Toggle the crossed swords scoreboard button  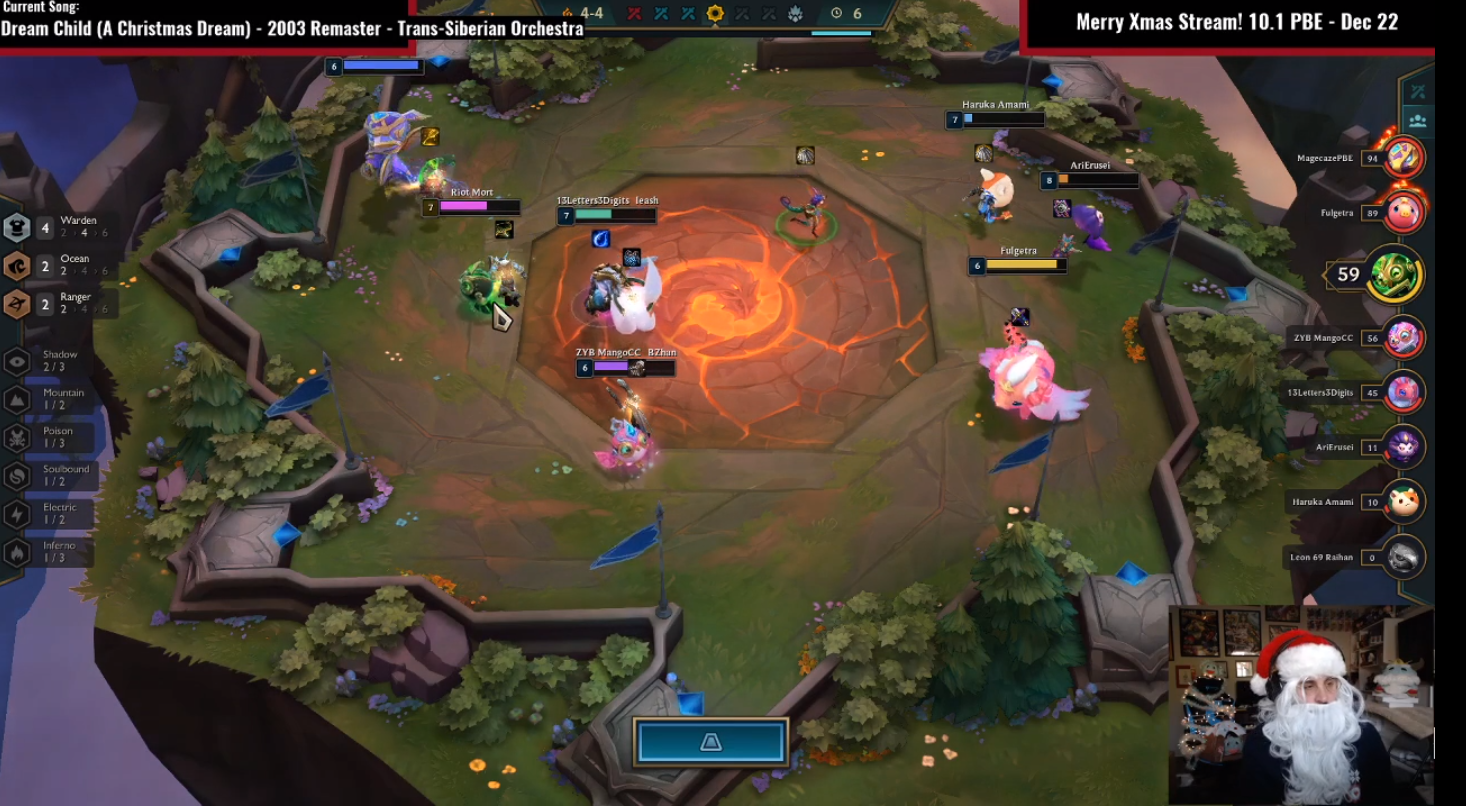pyautogui.click(x=1418, y=92)
